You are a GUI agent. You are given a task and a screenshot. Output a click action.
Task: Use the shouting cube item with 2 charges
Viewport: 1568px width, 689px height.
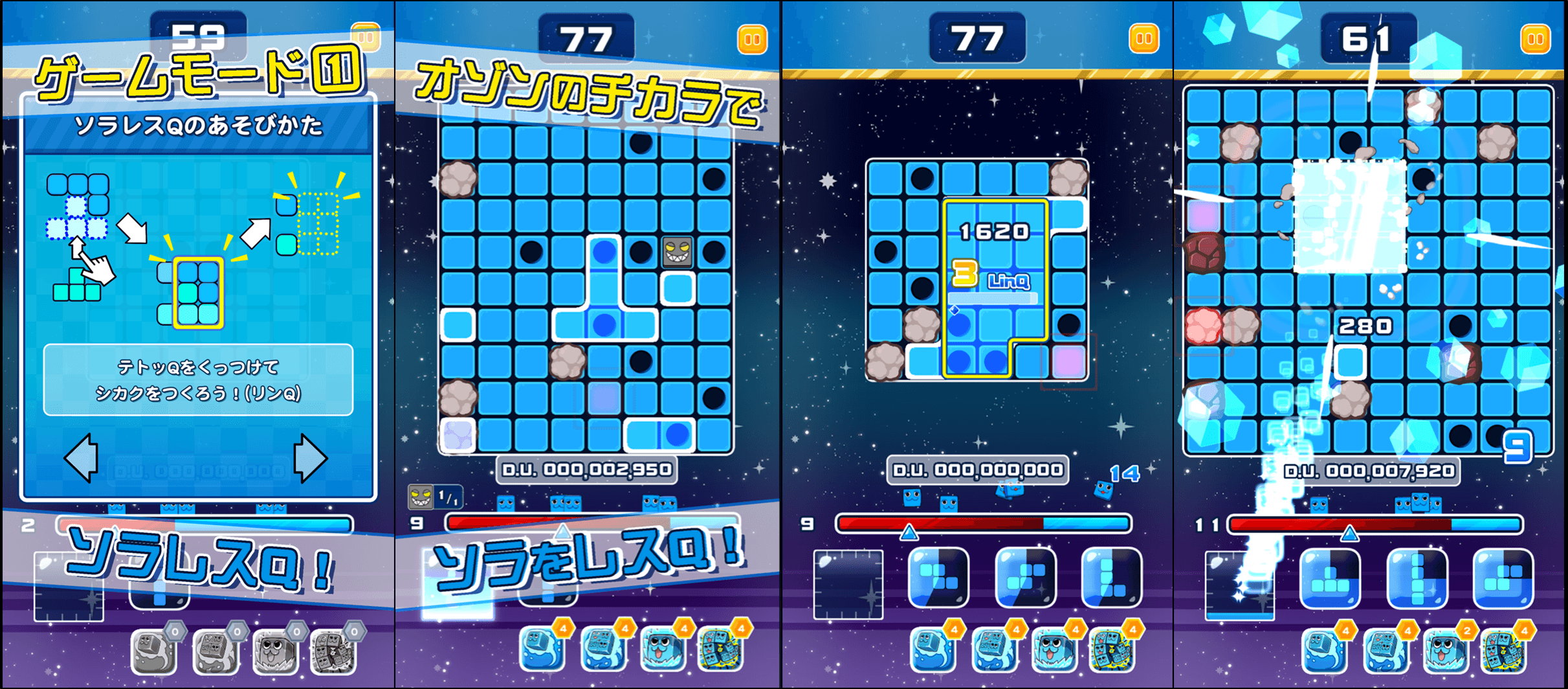point(1446,649)
